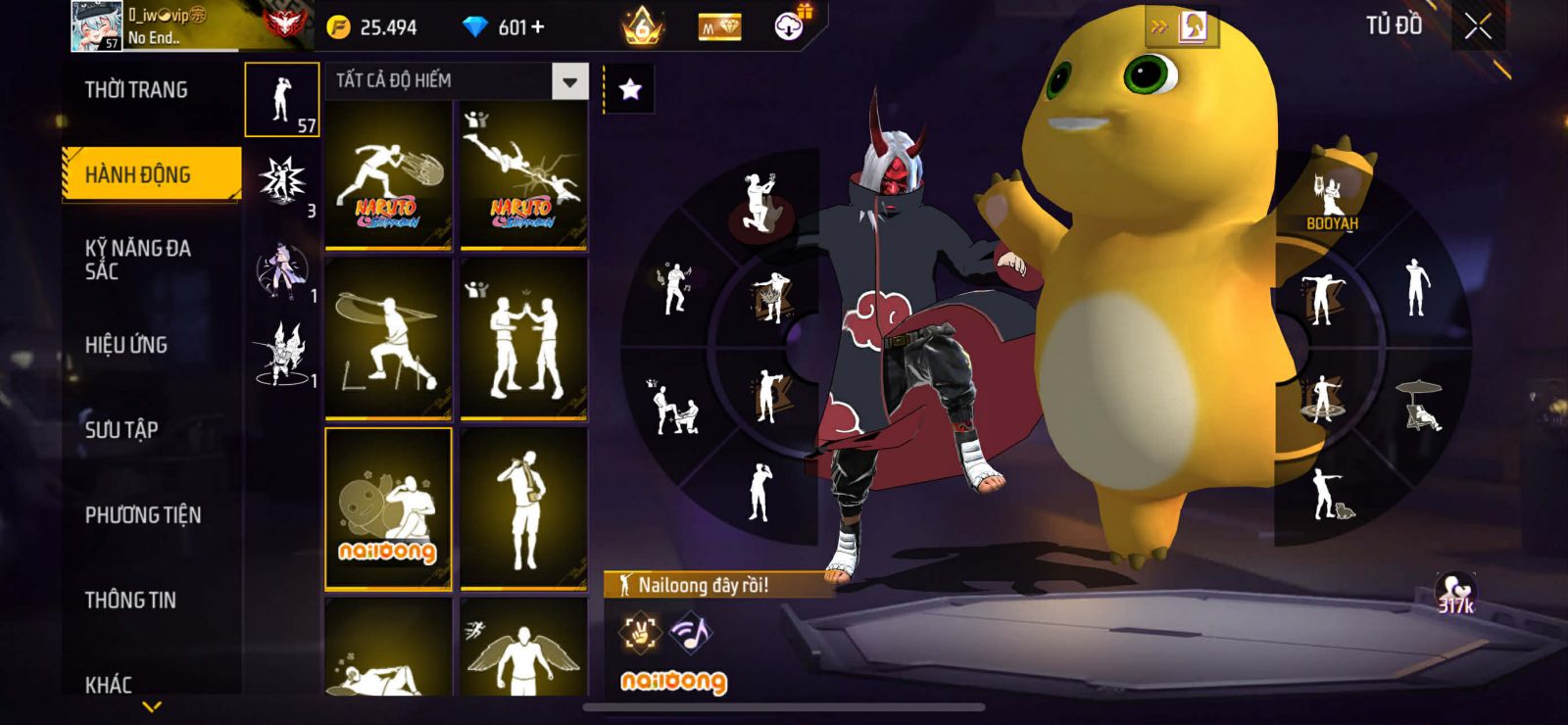Pick the Naruto flying lightning emote
The image size is (1568, 725).
tap(523, 175)
